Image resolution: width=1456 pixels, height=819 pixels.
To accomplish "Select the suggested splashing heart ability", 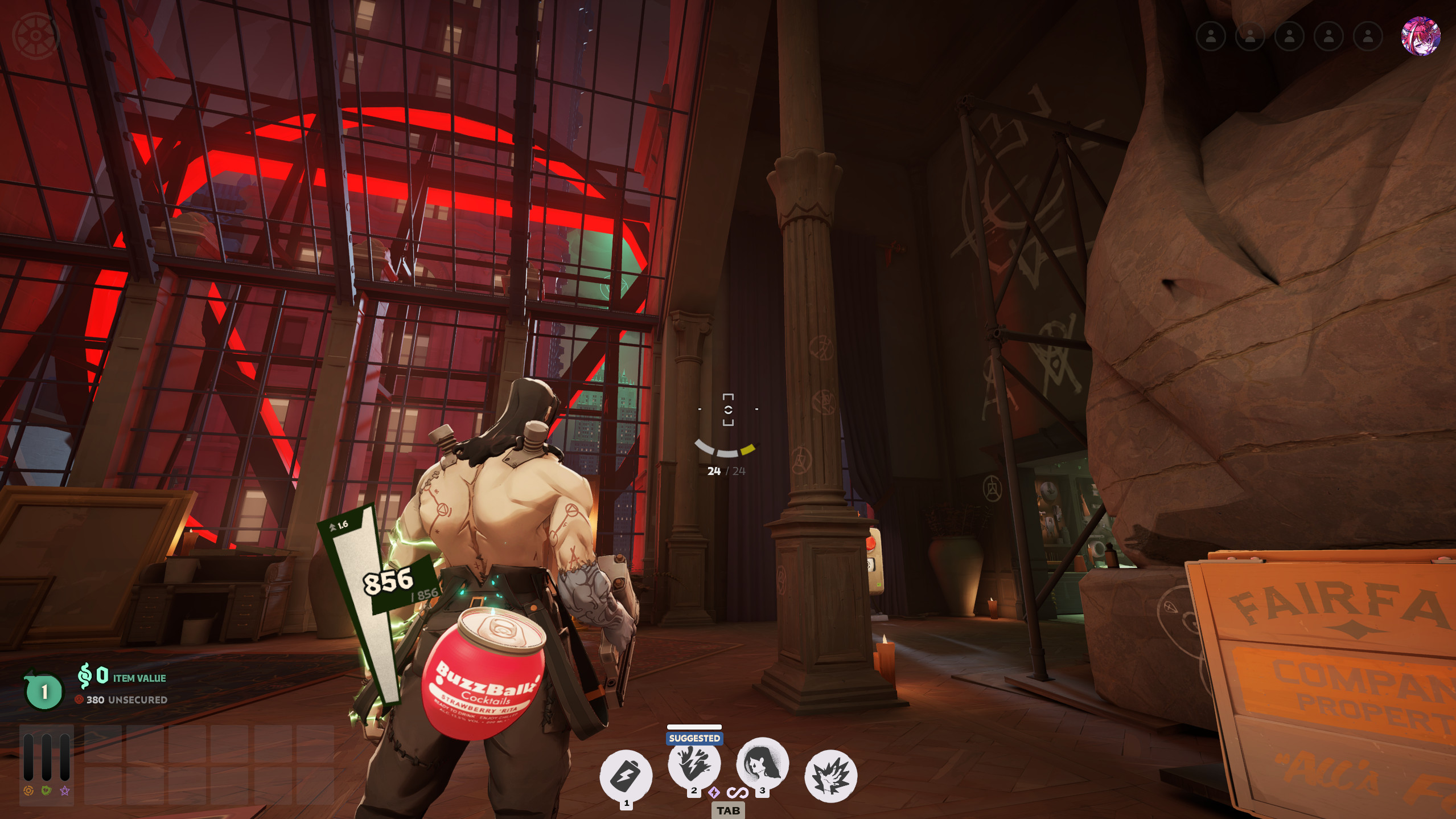I will tap(694, 764).
